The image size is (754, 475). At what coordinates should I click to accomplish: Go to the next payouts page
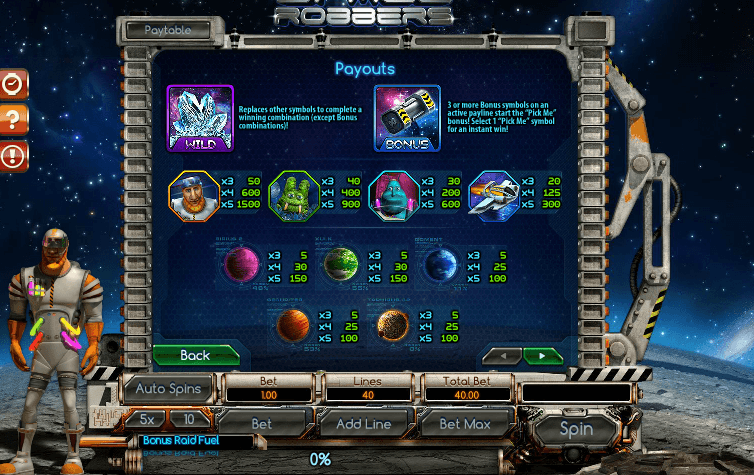tap(542, 355)
